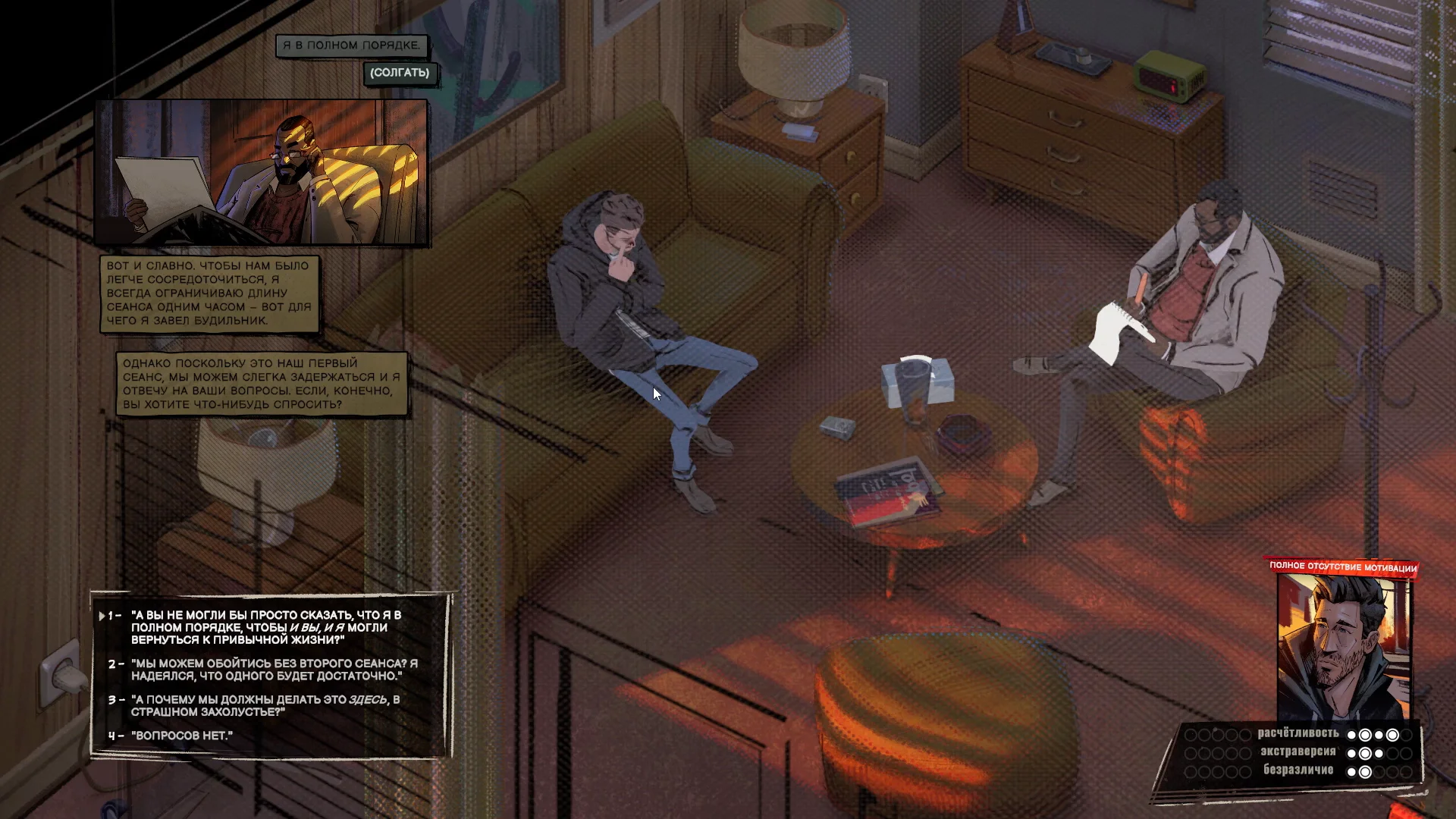Viewport: 1456px width, 819px height.
Task: Open the character portrait panel
Action: [x=1343, y=647]
